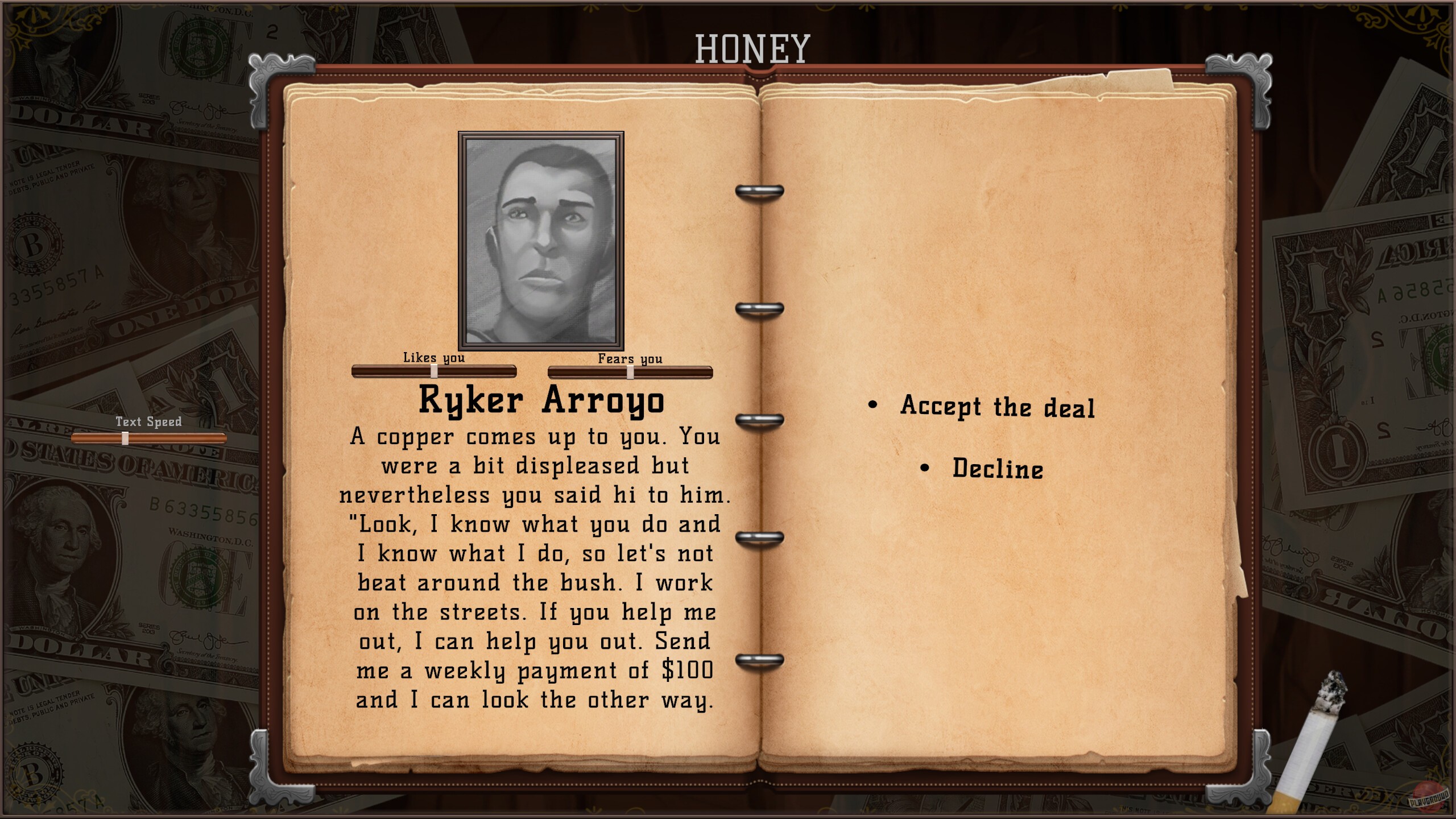Choose Accept the deal
Image resolution: width=1456 pixels, height=819 pixels.
coord(998,407)
